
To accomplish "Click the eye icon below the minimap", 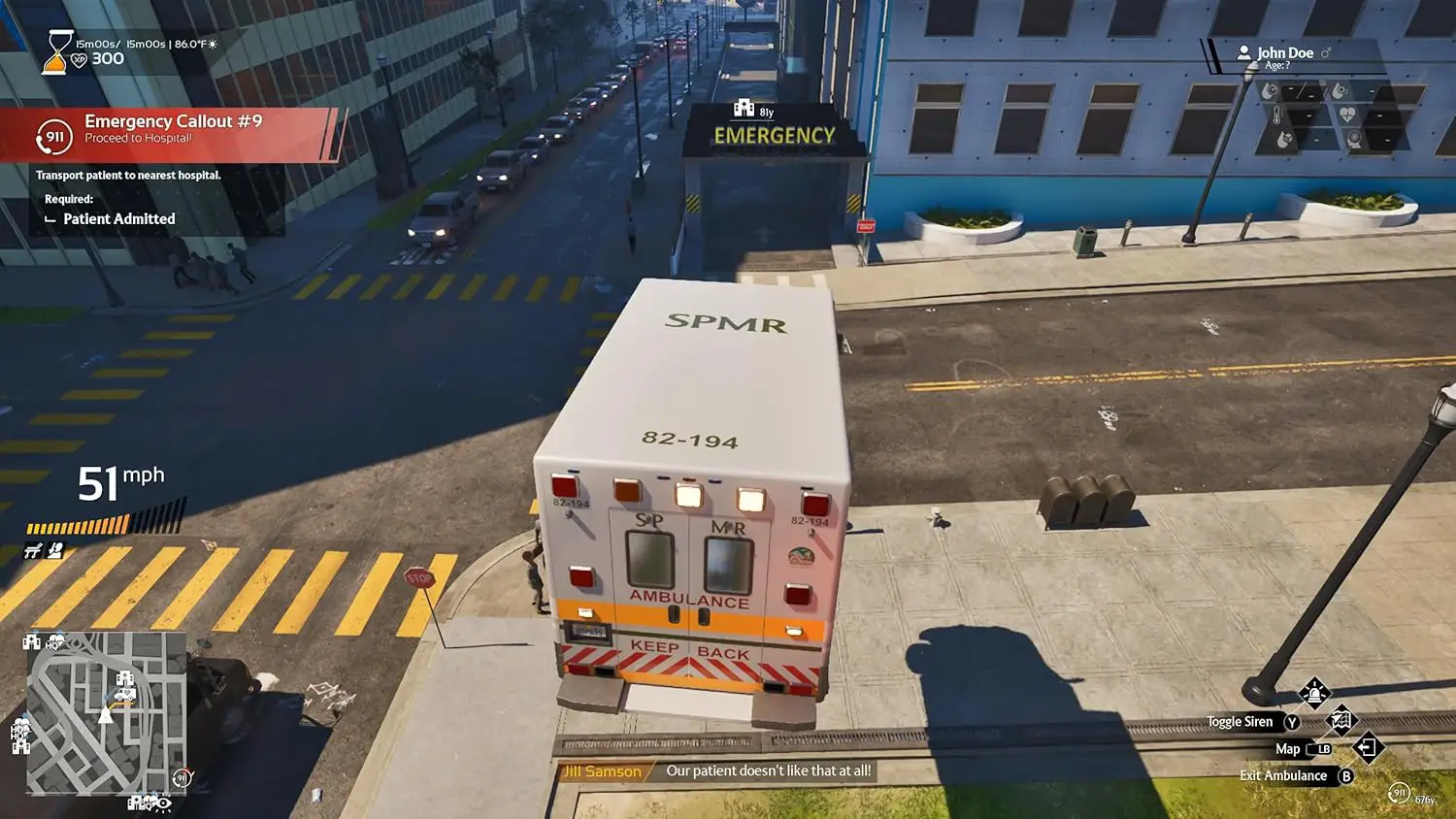I will click(163, 803).
